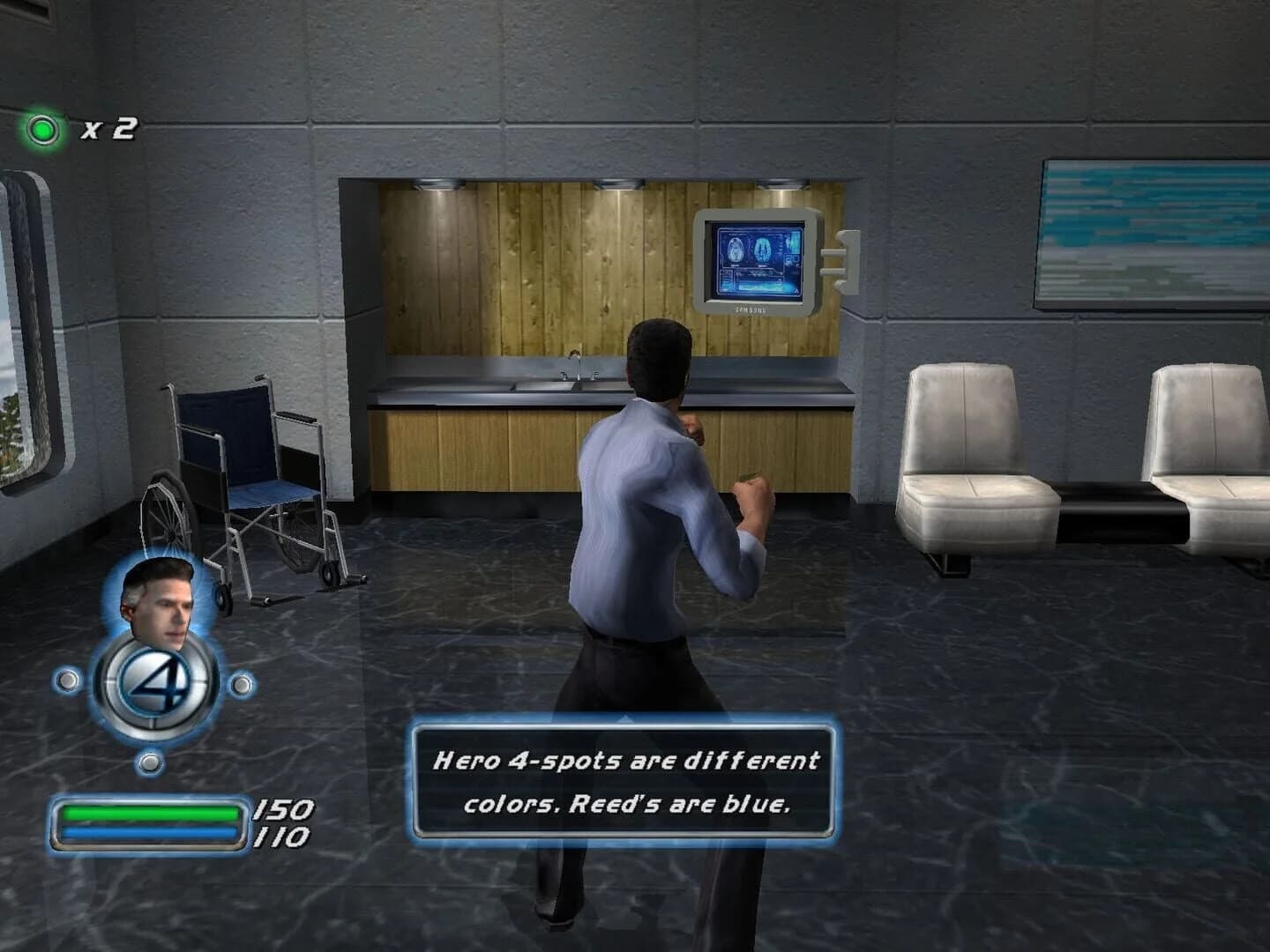Viewport: 1270px width, 952px height.
Task: Click the bottom teammate slot orb on the emblem
Action: 151,760
